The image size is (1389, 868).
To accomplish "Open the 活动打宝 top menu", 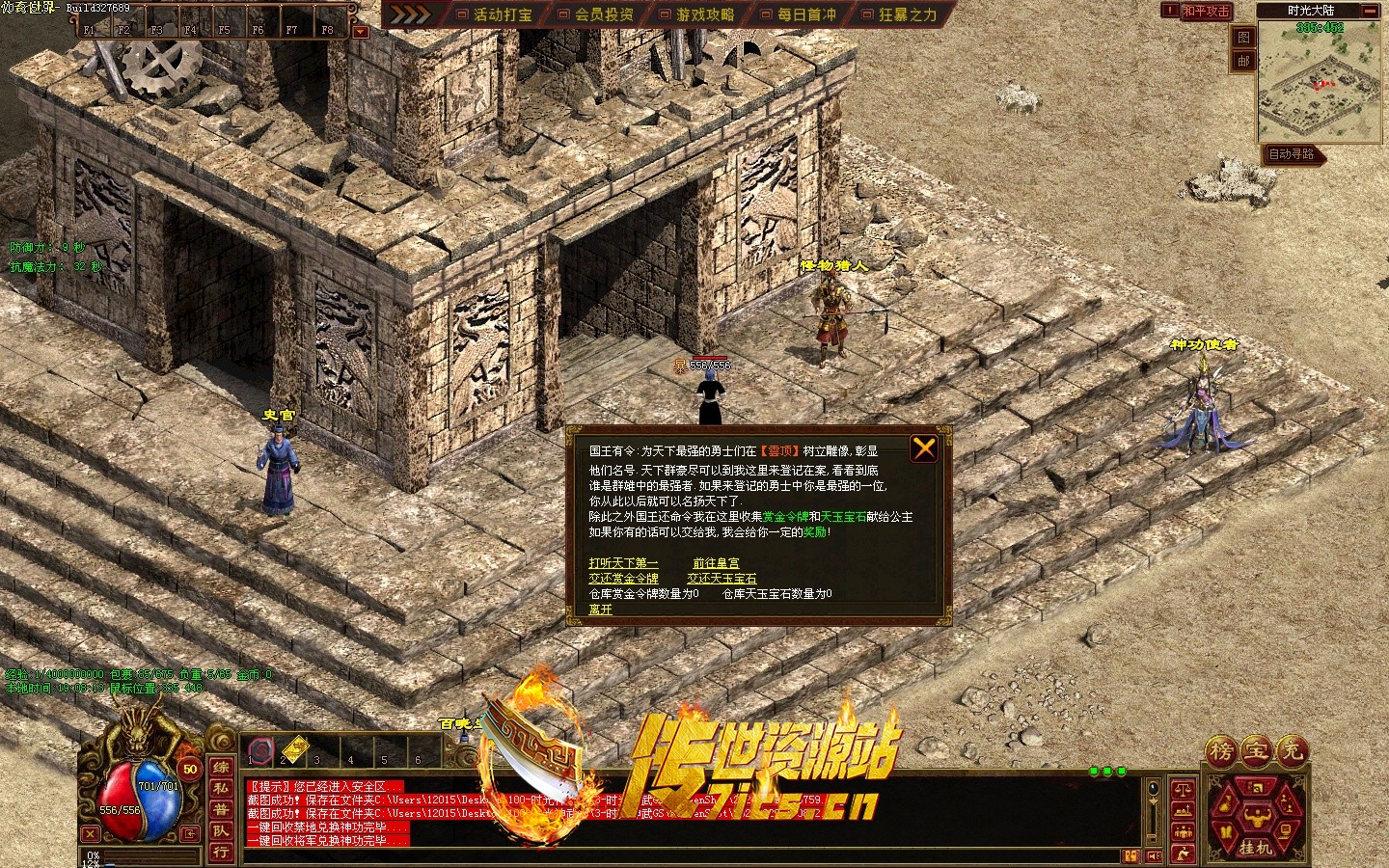I will [x=495, y=14].
